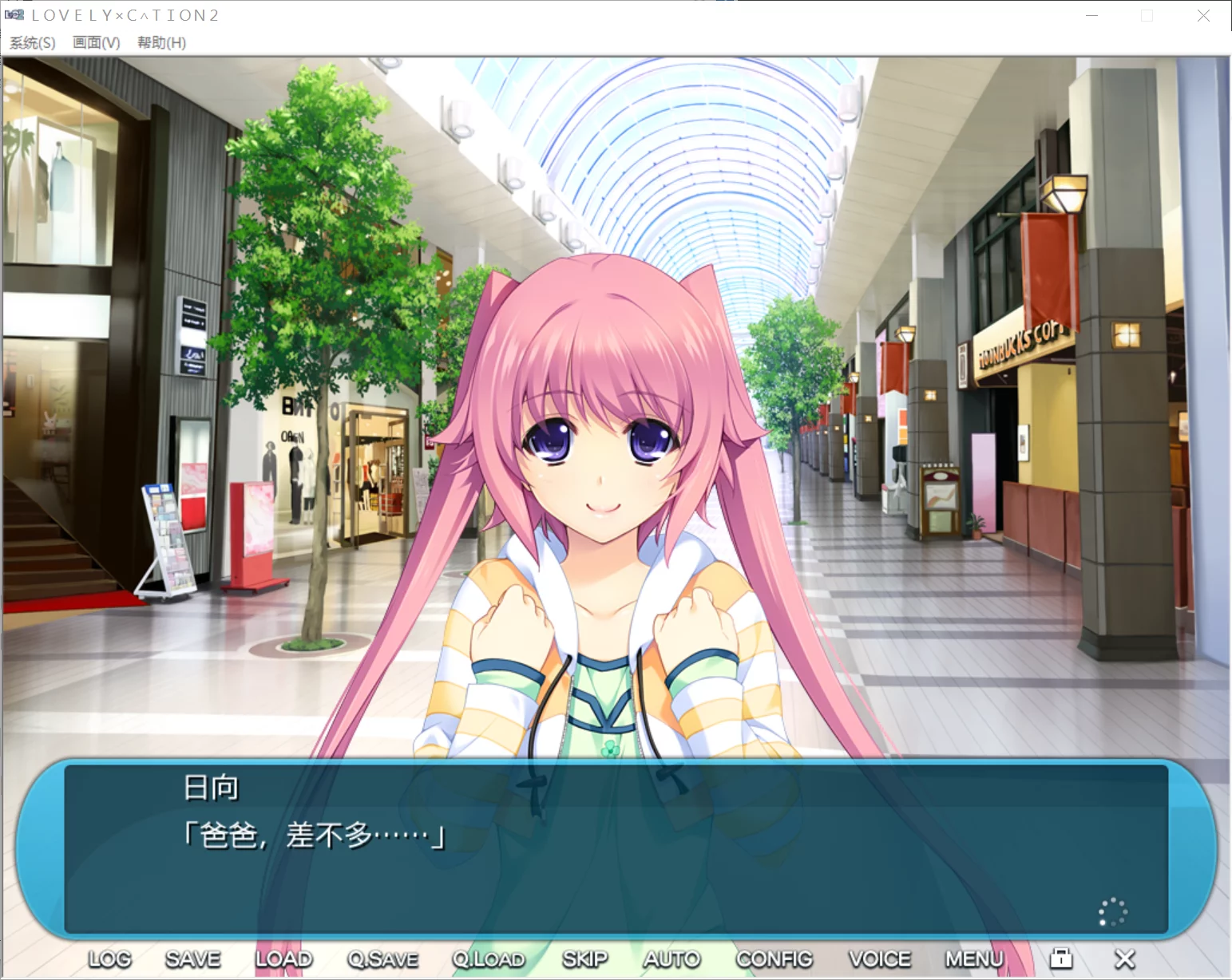This screenshot has height=980, width=1232.
Task: Open the 画面(V) display menu
Action: [x=94, y=43]
